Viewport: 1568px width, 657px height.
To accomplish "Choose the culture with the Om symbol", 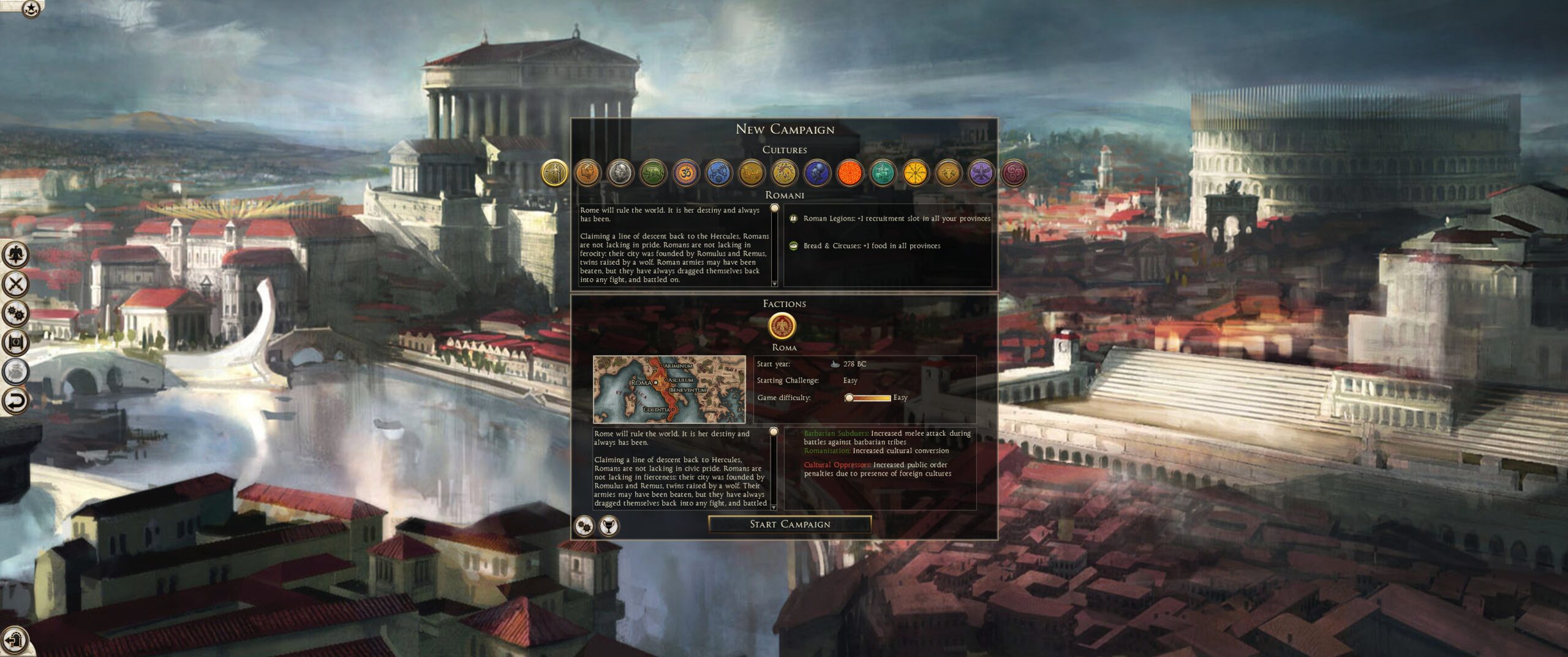I will tap(685, 173).
